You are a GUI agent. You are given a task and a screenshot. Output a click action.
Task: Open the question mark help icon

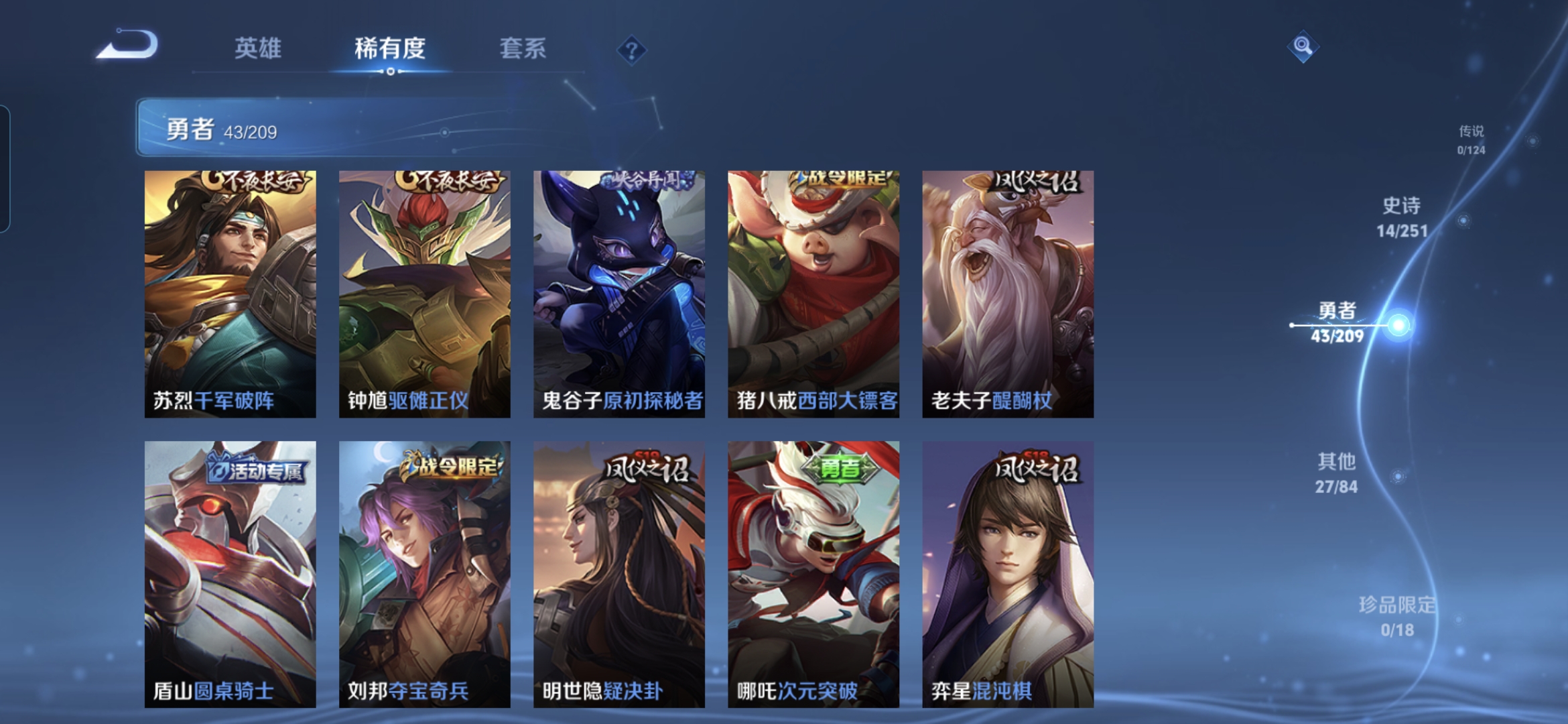pos(631,50)
